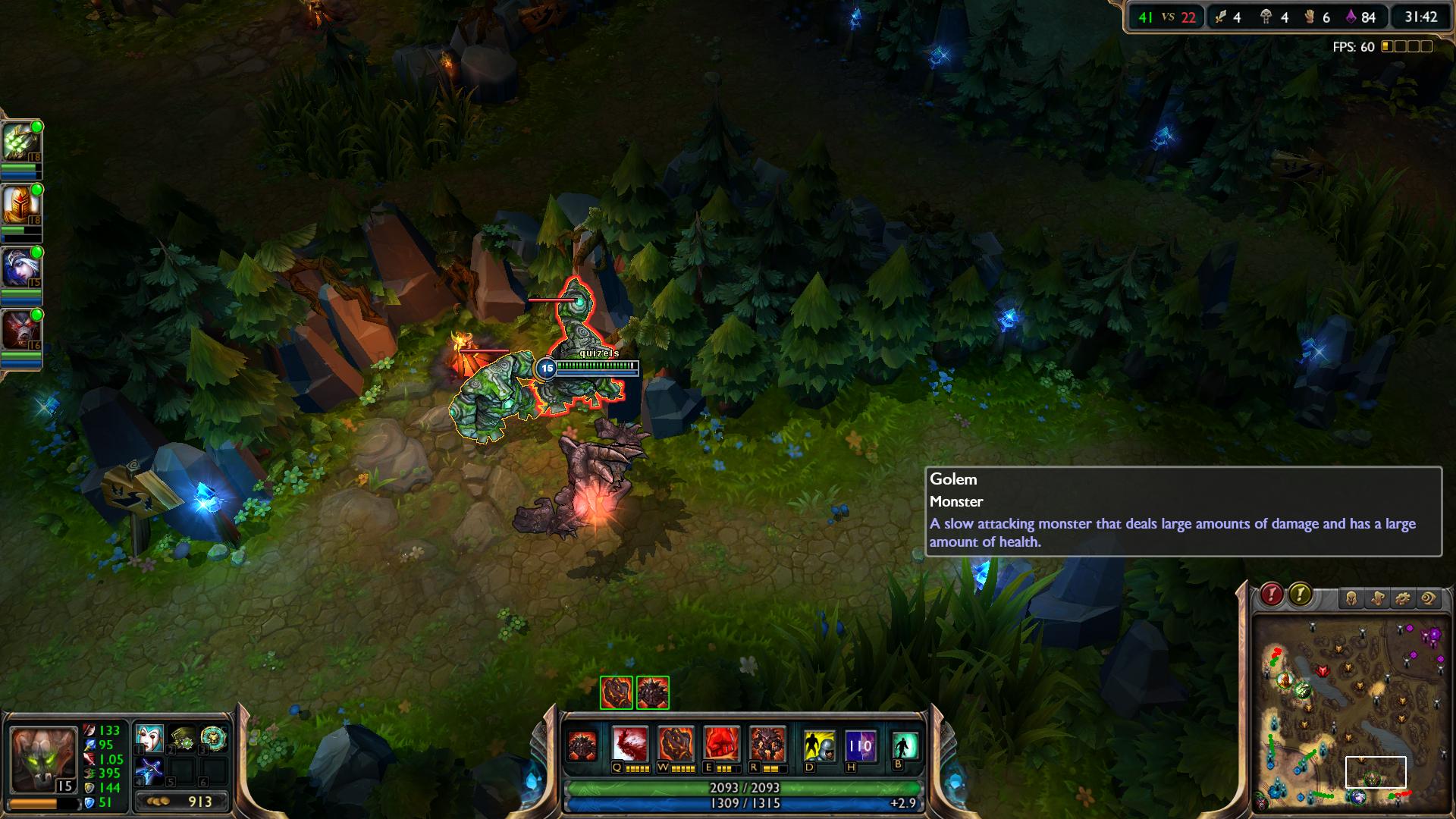The height and width of the screenshot is (819, 1456).
Task: Trigger the R ultimate ability
Action: coord(767,745)
